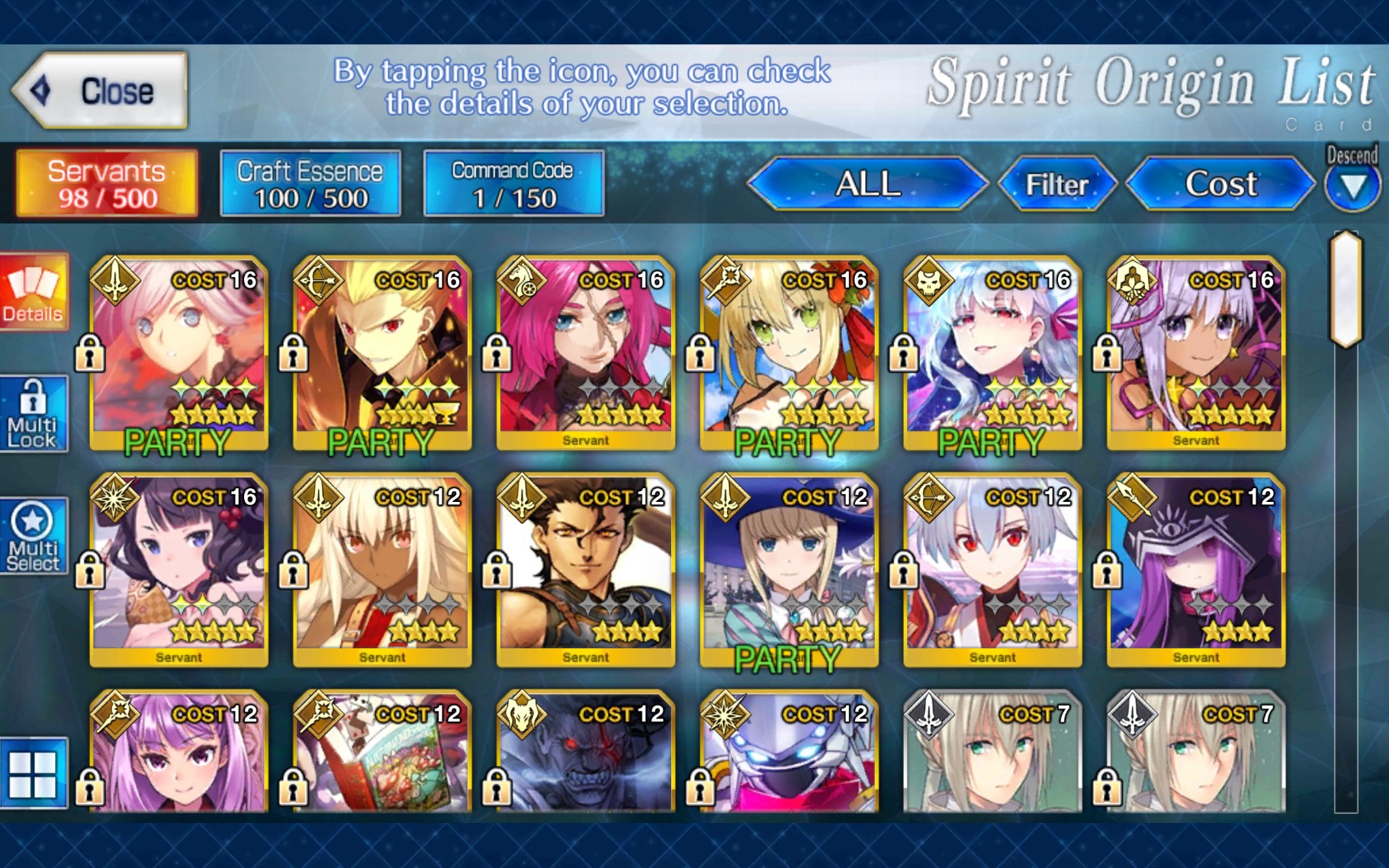
Task: Open the Filter options
Action: [1058, 183]
